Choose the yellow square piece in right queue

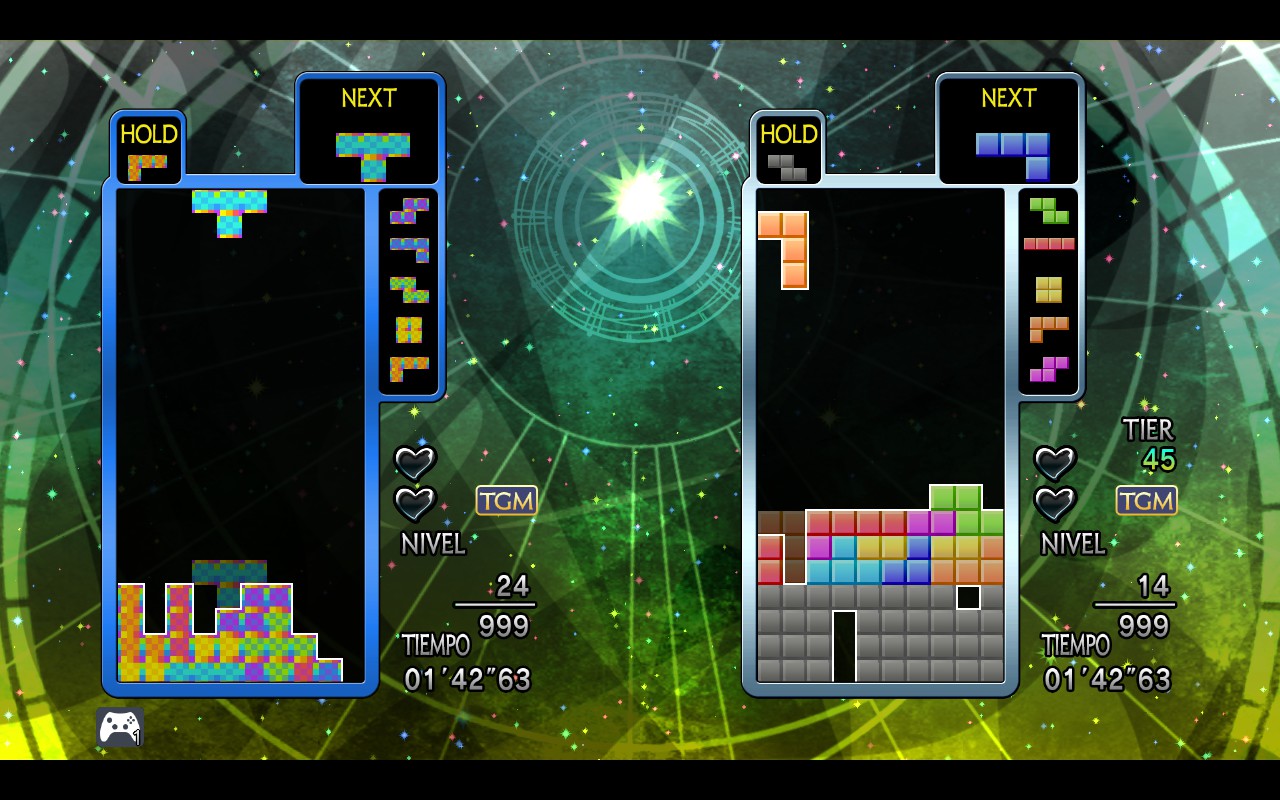coord(1049,289)
